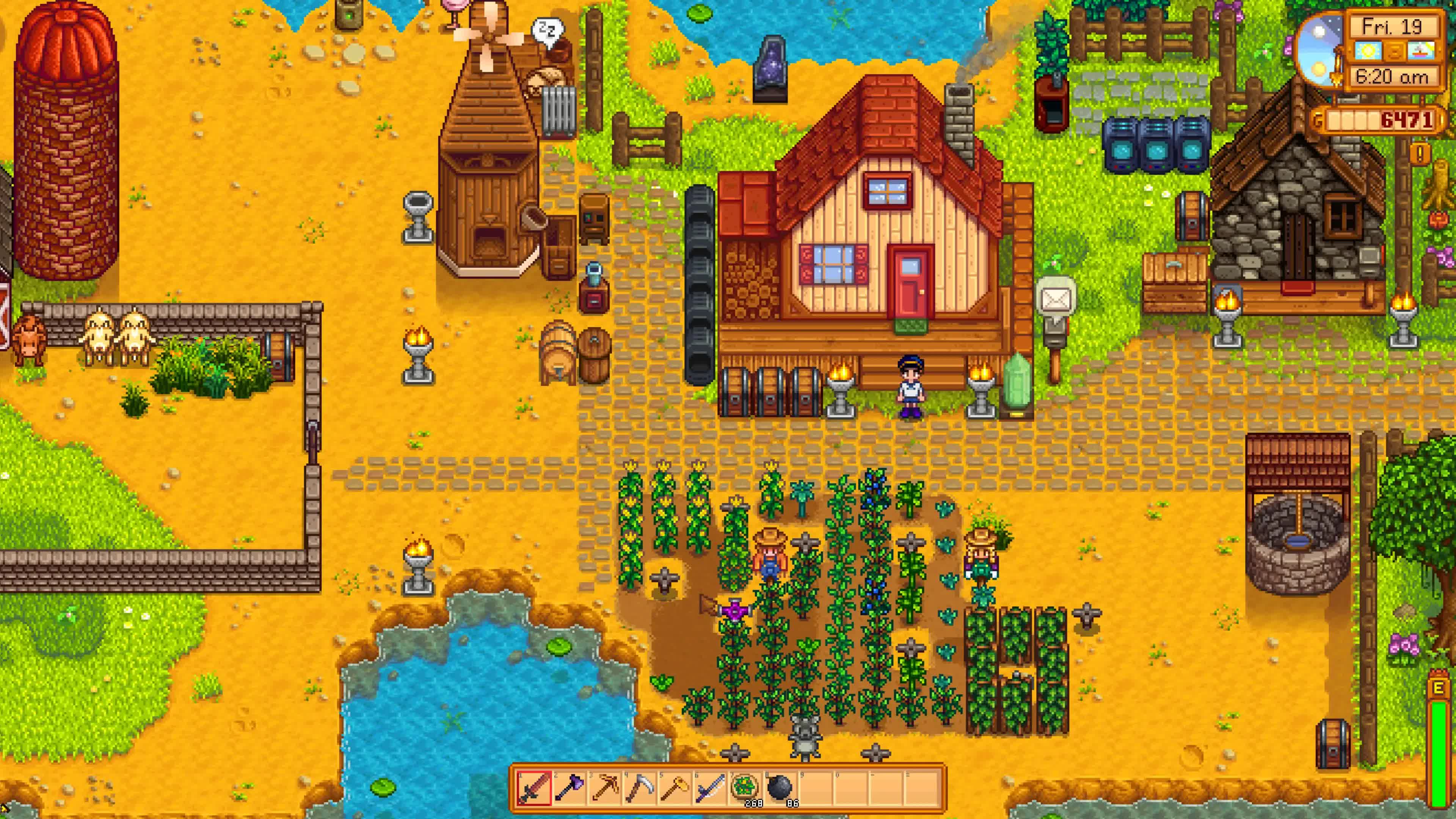This screenshot has width=1456, height=819.
Task: Equip the purple iridium axe
Action: 569,788
